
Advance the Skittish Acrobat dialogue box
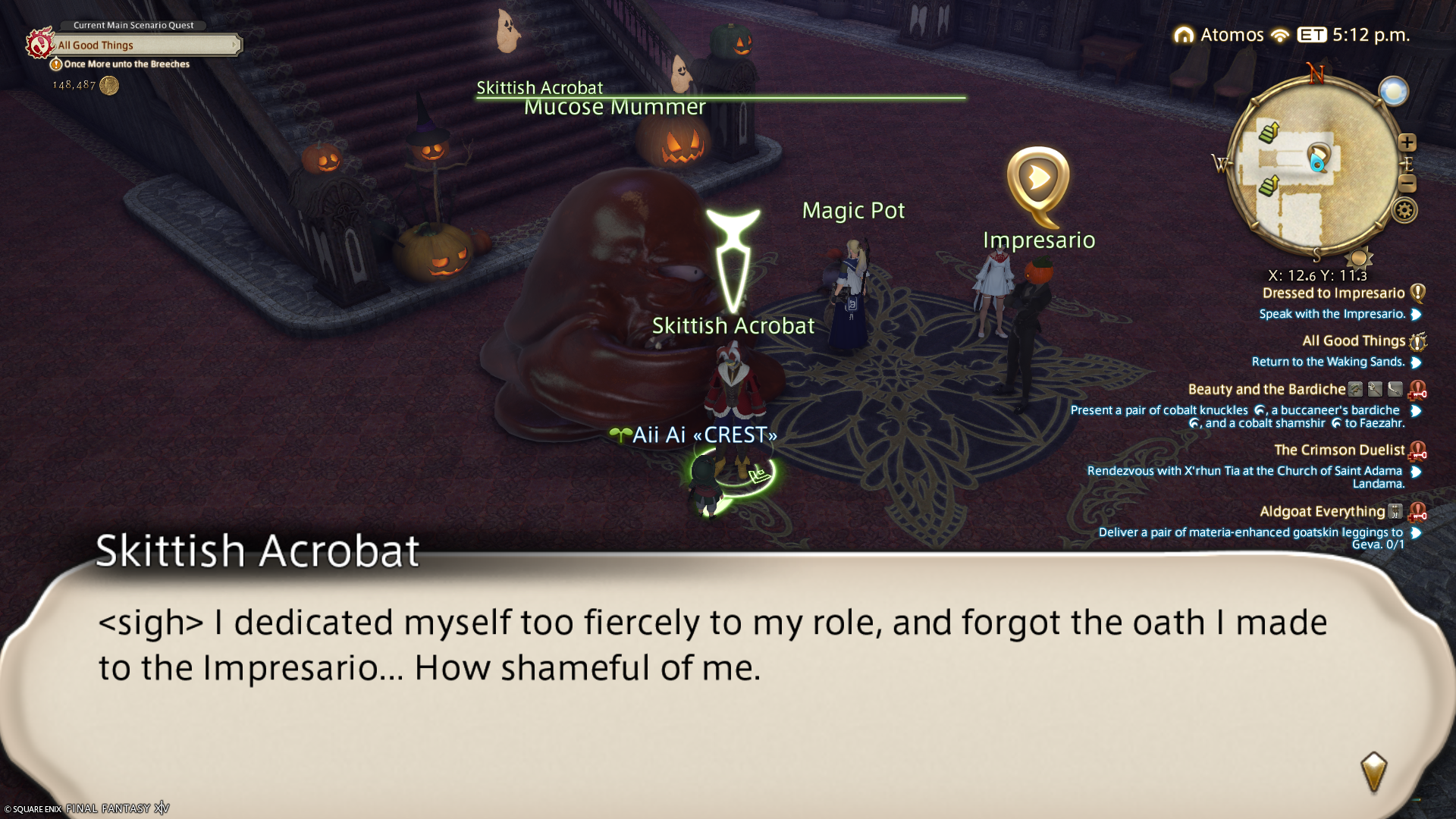click(1373, 771)
